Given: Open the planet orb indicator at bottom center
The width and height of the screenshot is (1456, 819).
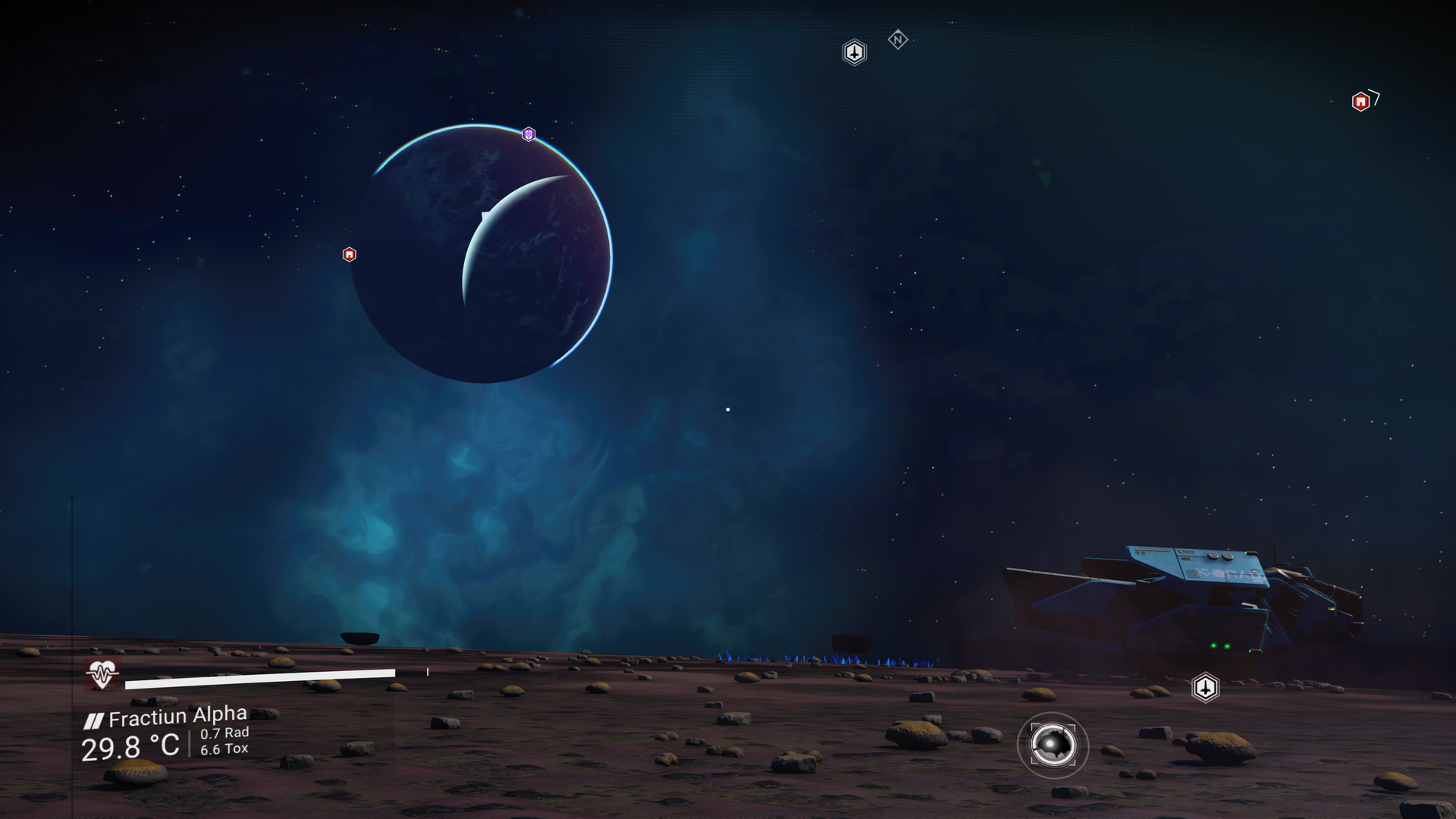Looking at the screenshot, I should pyautogui.click(x=1055, y=746).
